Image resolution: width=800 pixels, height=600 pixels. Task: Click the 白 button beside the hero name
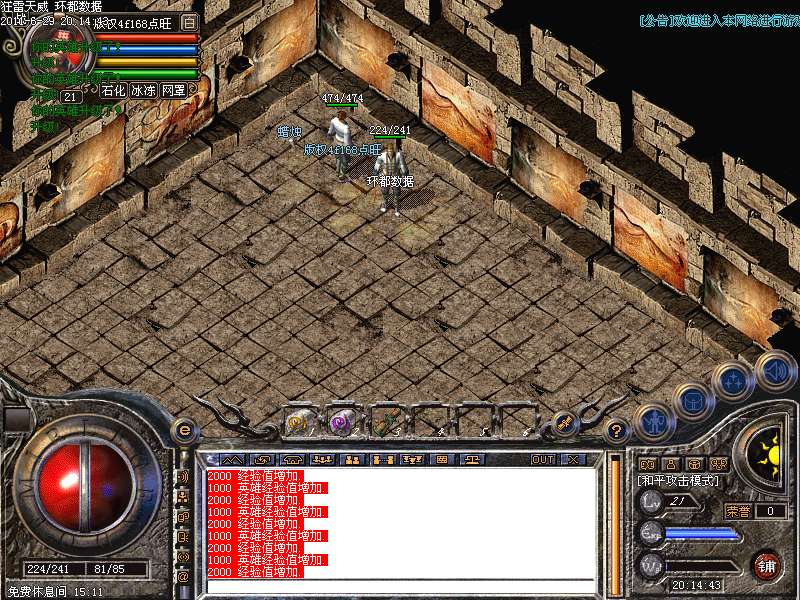point(190,21)
